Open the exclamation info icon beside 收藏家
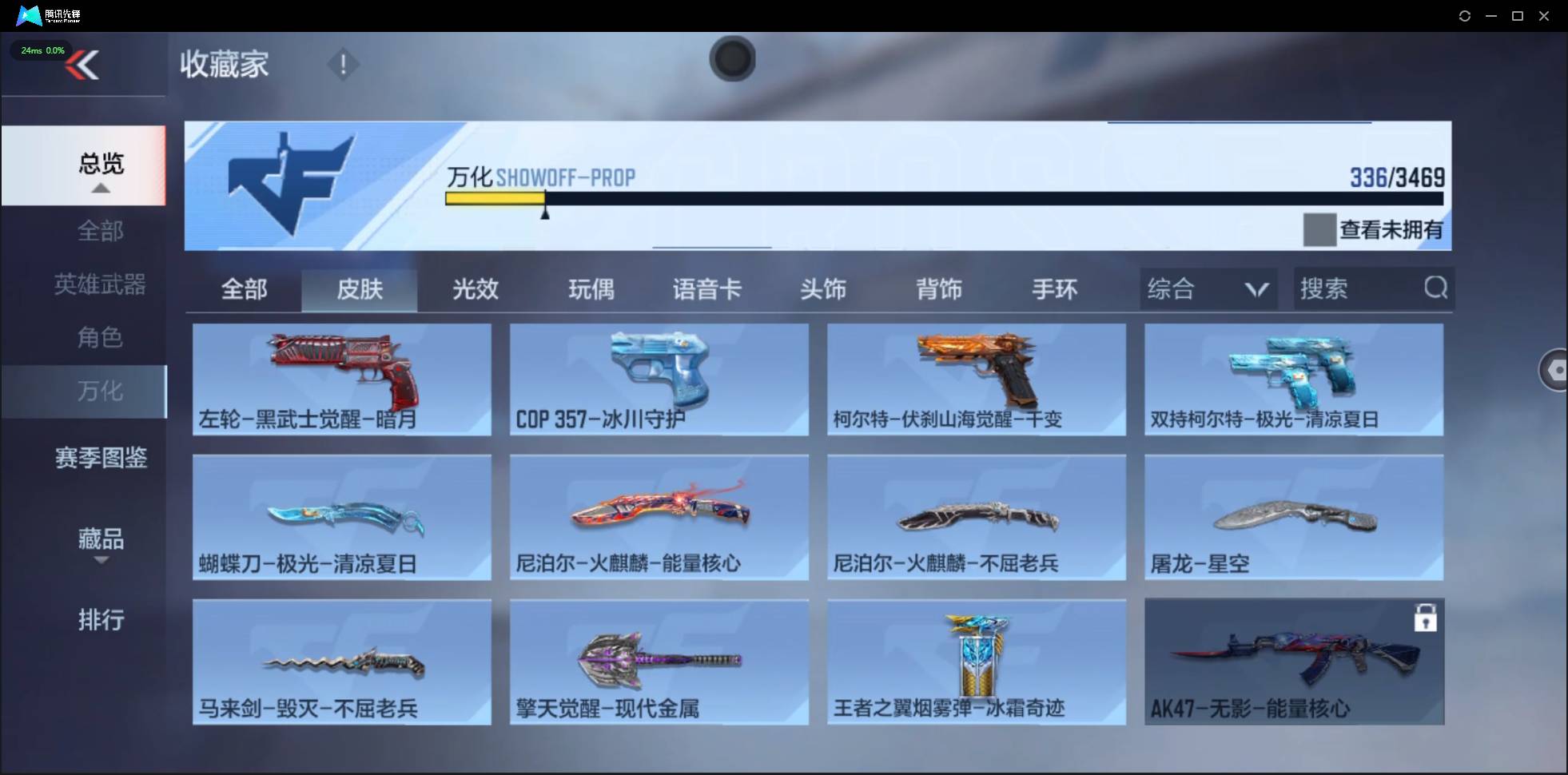The height and width of the screenshot is (775, 1568). pos(343,64)
